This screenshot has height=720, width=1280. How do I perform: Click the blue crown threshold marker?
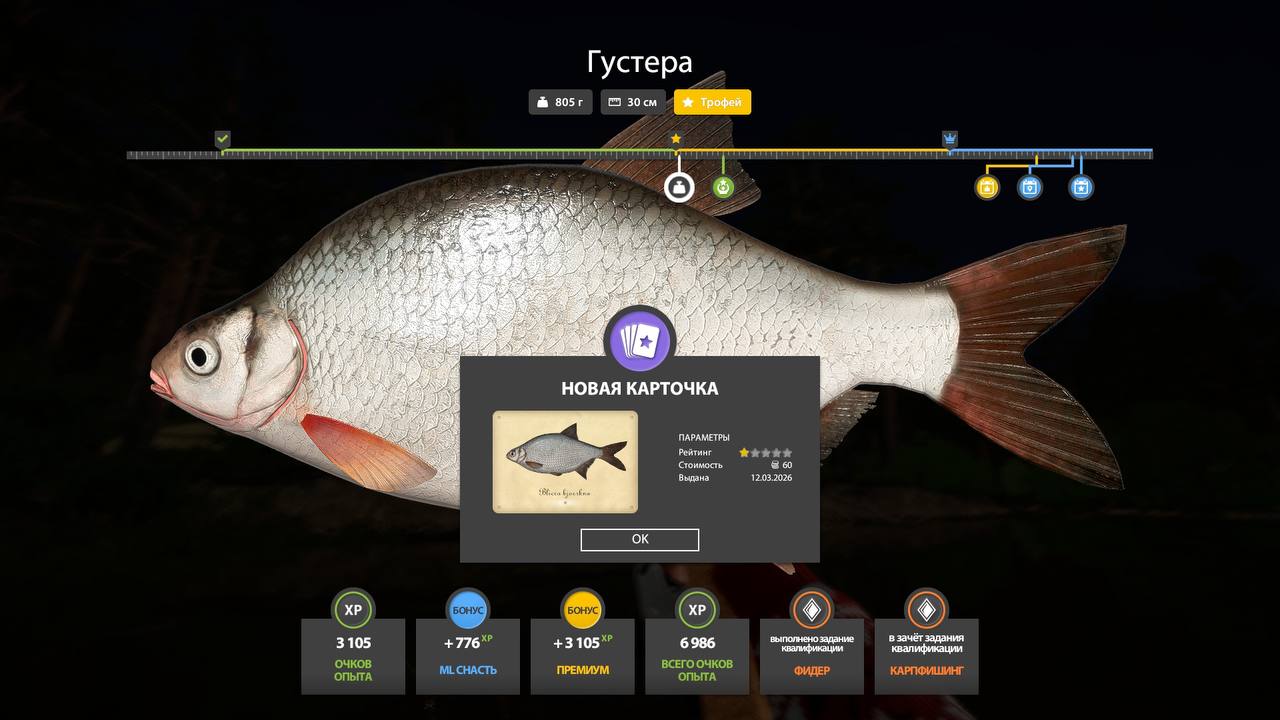(949, 139)
